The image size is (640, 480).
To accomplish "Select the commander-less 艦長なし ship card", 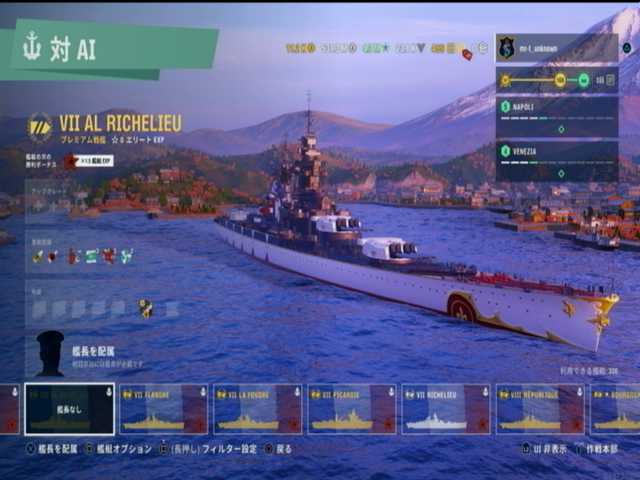I will [x=70, y=409].
